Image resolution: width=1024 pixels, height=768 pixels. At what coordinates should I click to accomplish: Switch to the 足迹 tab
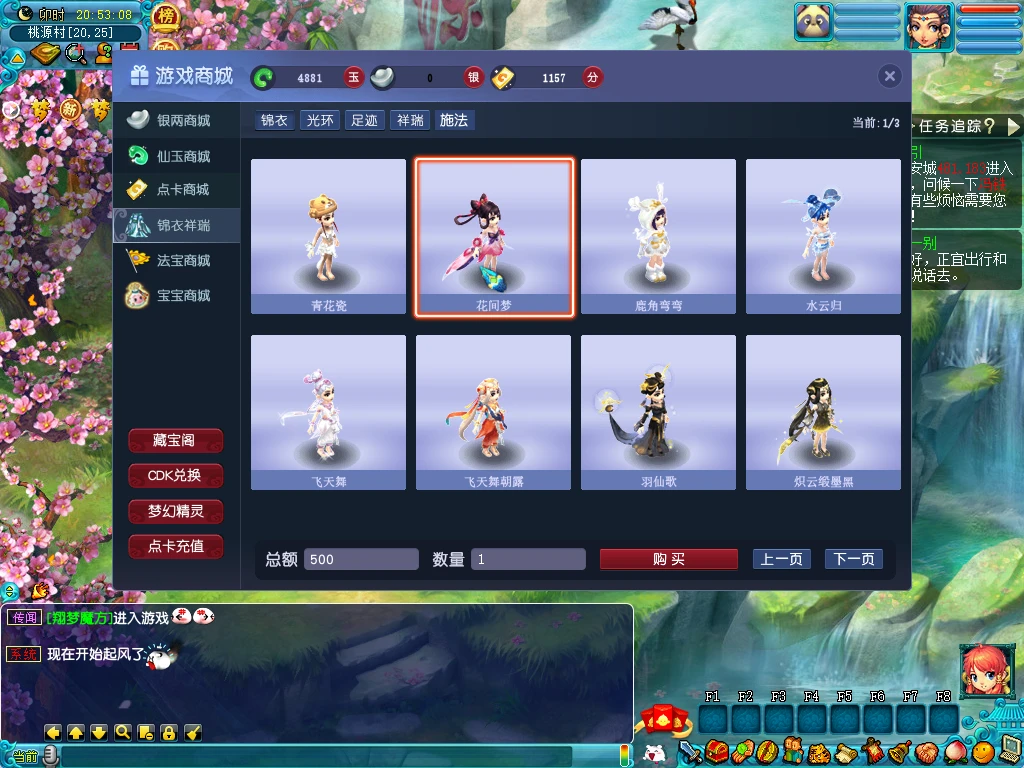364,120
